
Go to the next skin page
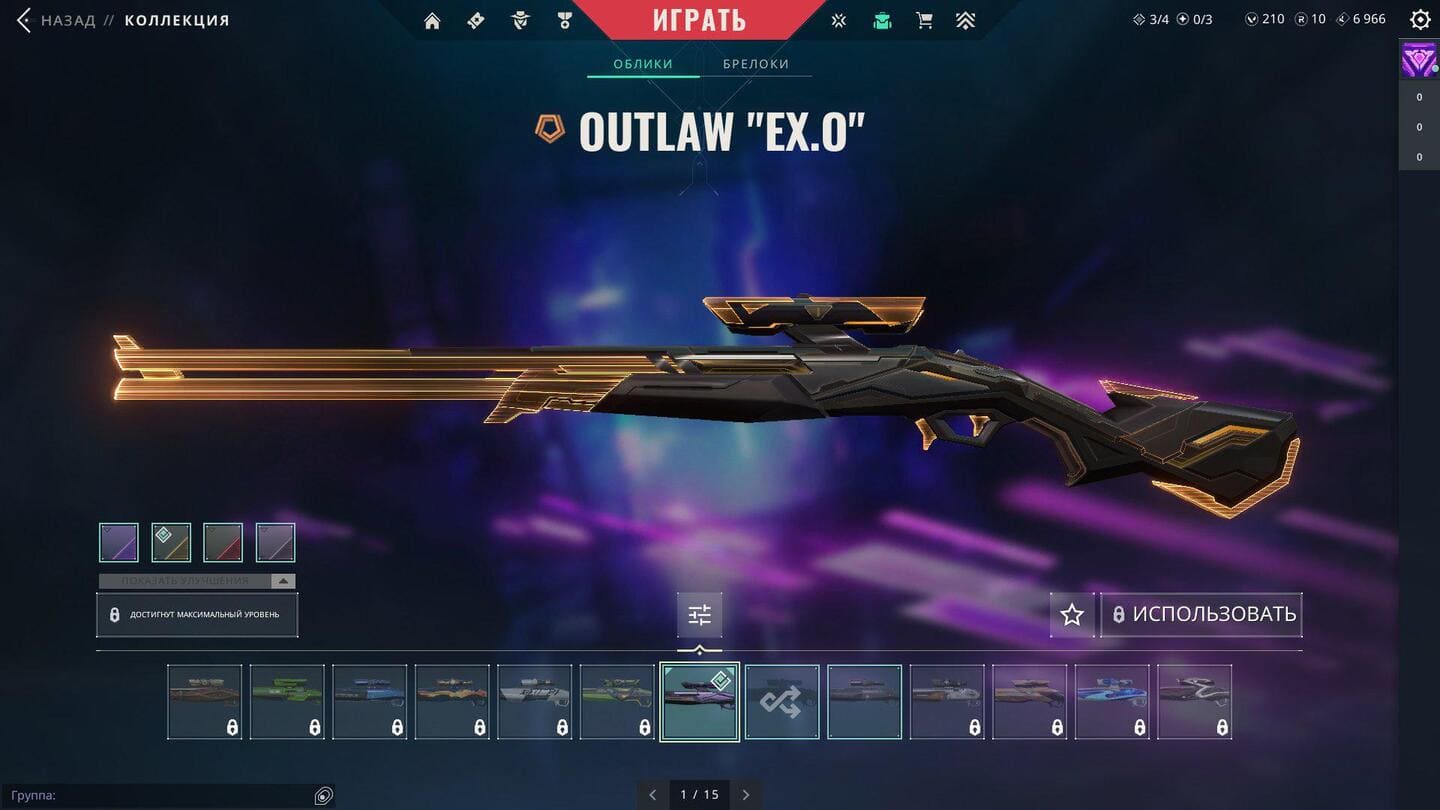746,795
